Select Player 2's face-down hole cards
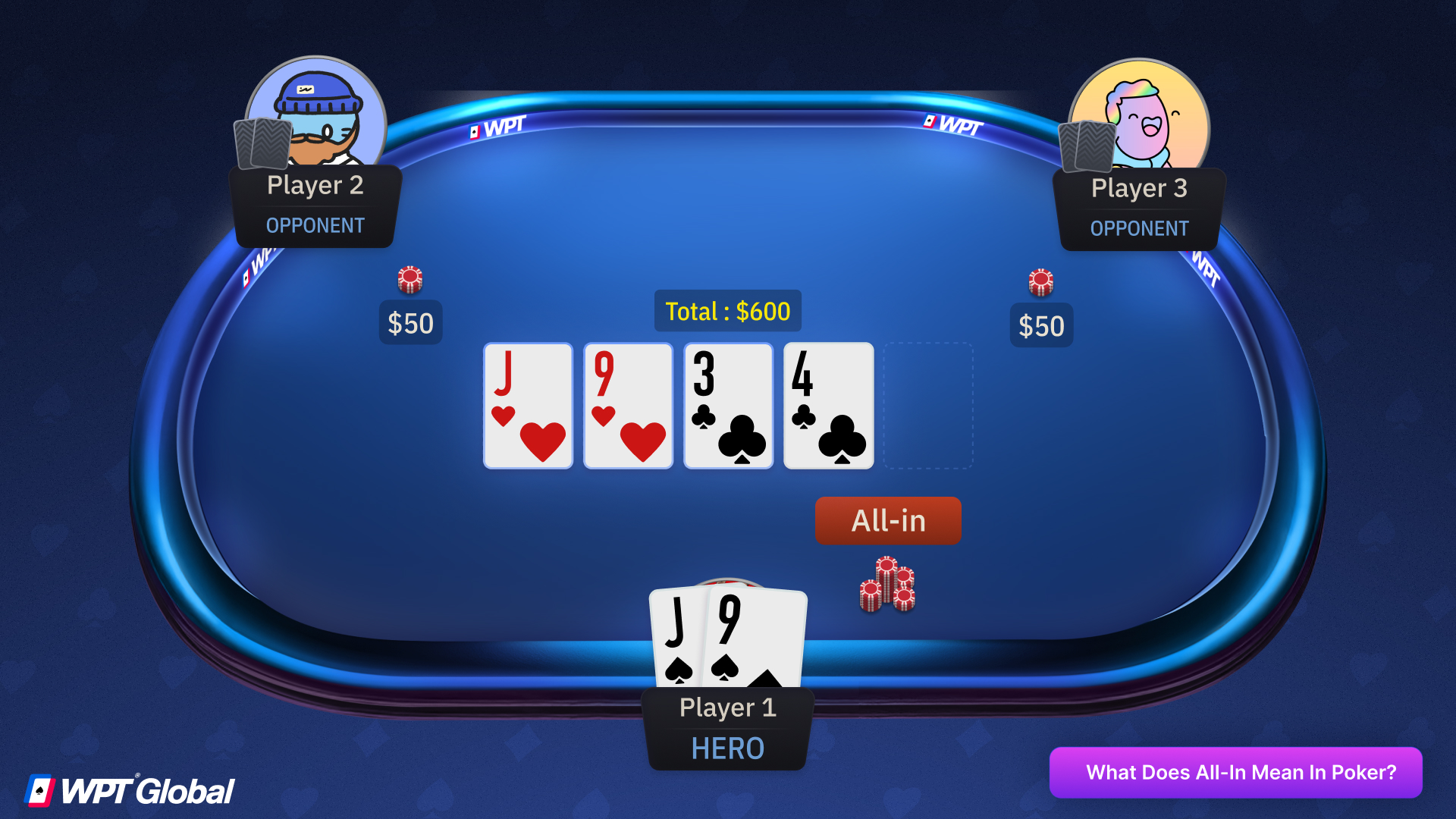1456x819 pixels. pos(262,144)
